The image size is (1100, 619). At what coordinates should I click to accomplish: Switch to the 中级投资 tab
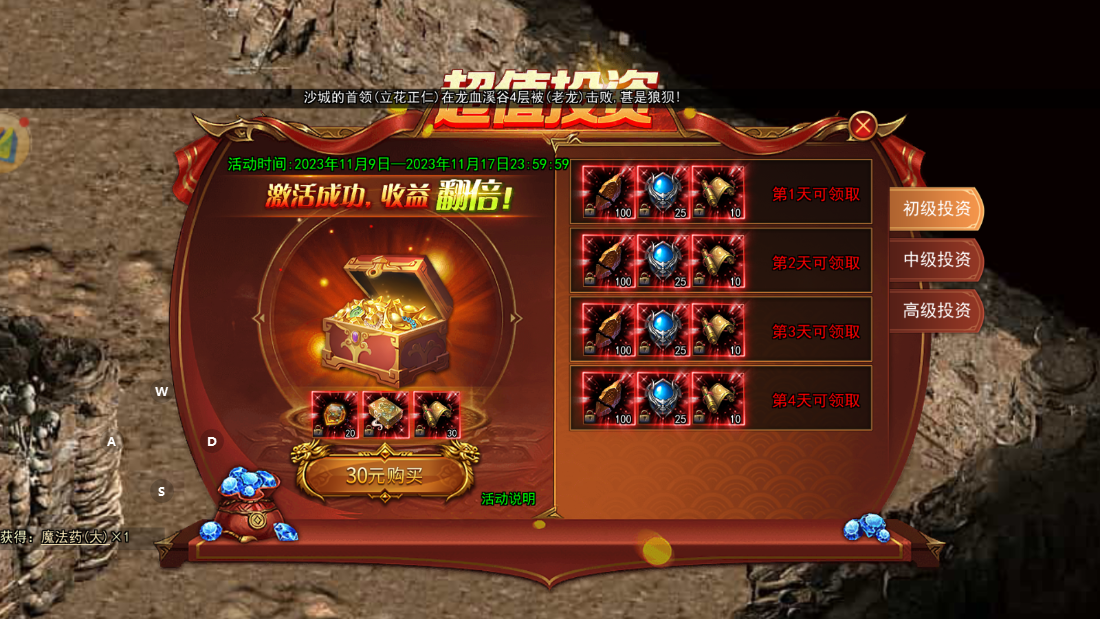936,260
